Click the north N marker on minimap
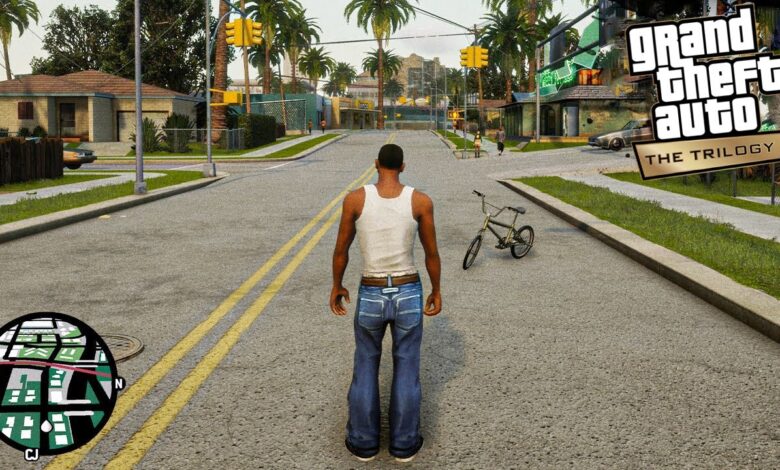 119,383
